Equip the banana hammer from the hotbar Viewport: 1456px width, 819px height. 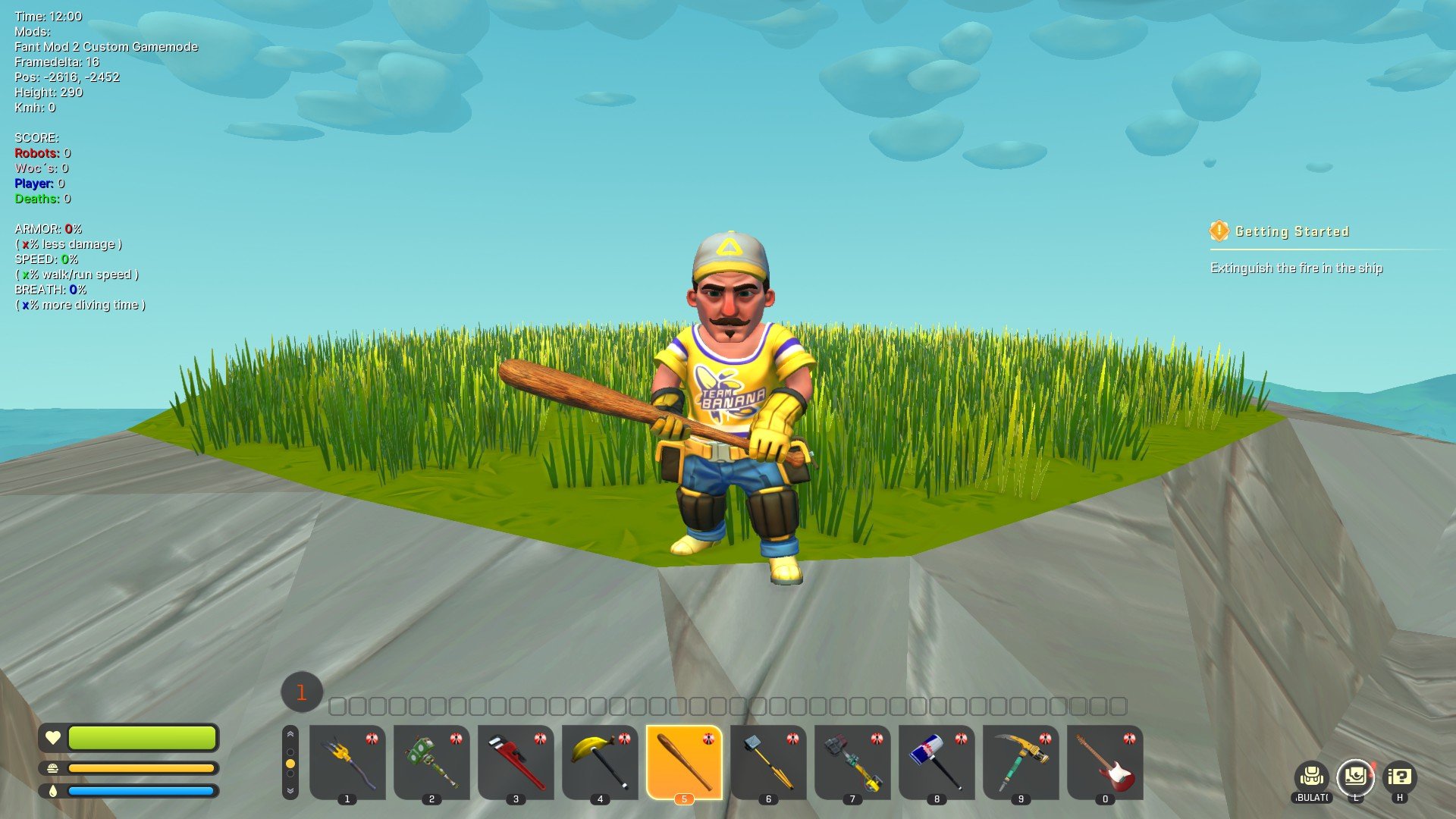point(600,761)
